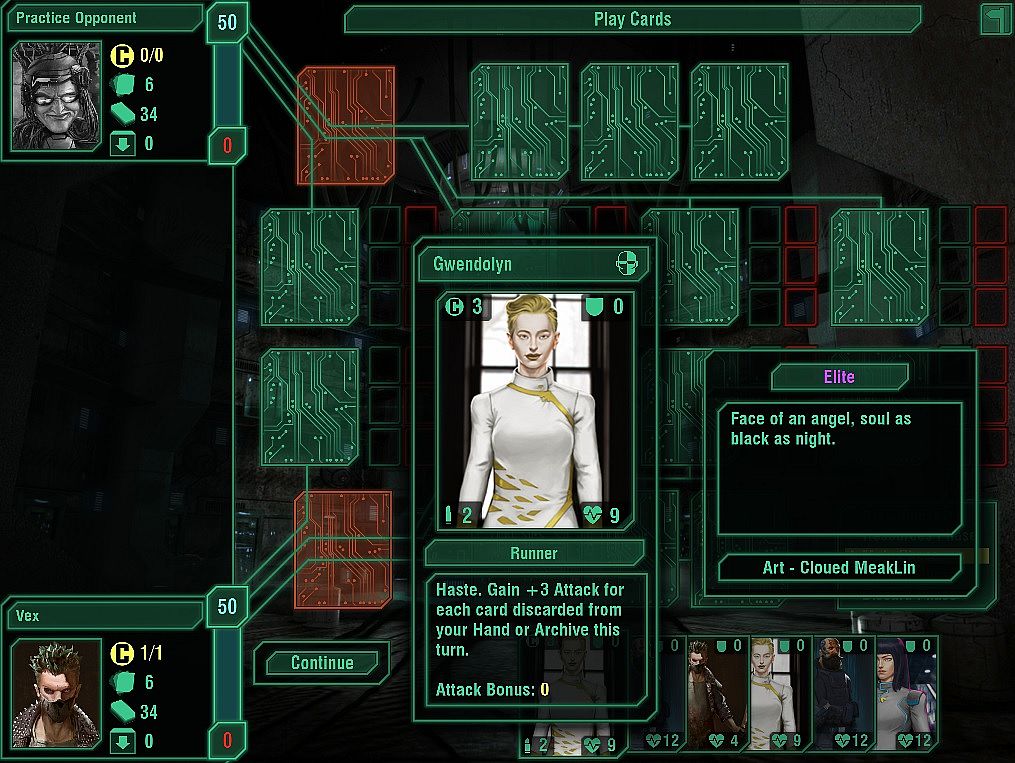Select the Practice Opponent portrait

(x=57, y=96)
